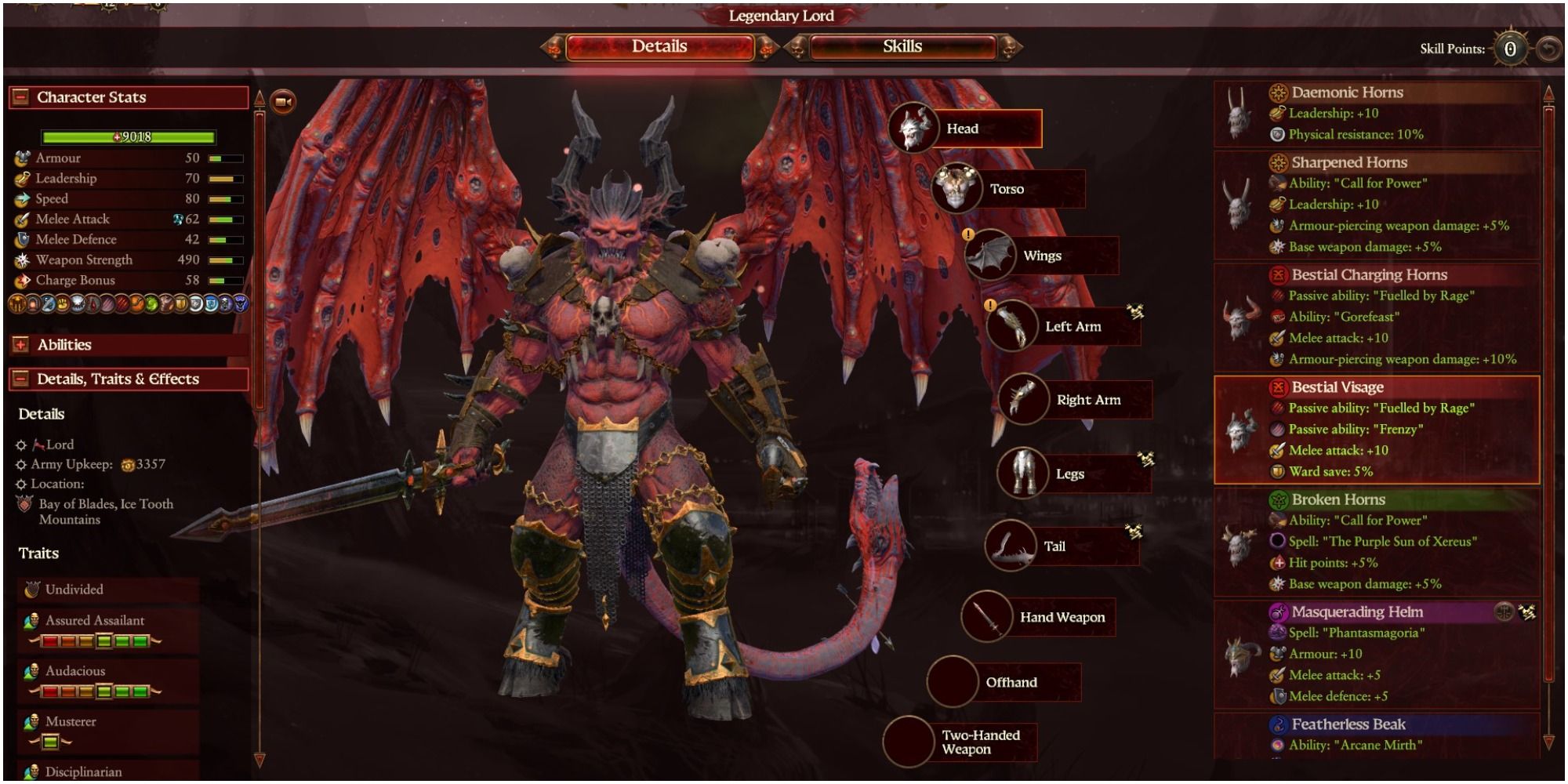This screenshot has width=1568, height=784.
Task: Click the warning exclamation icon on the Wings slot
Action: point(967,234)
